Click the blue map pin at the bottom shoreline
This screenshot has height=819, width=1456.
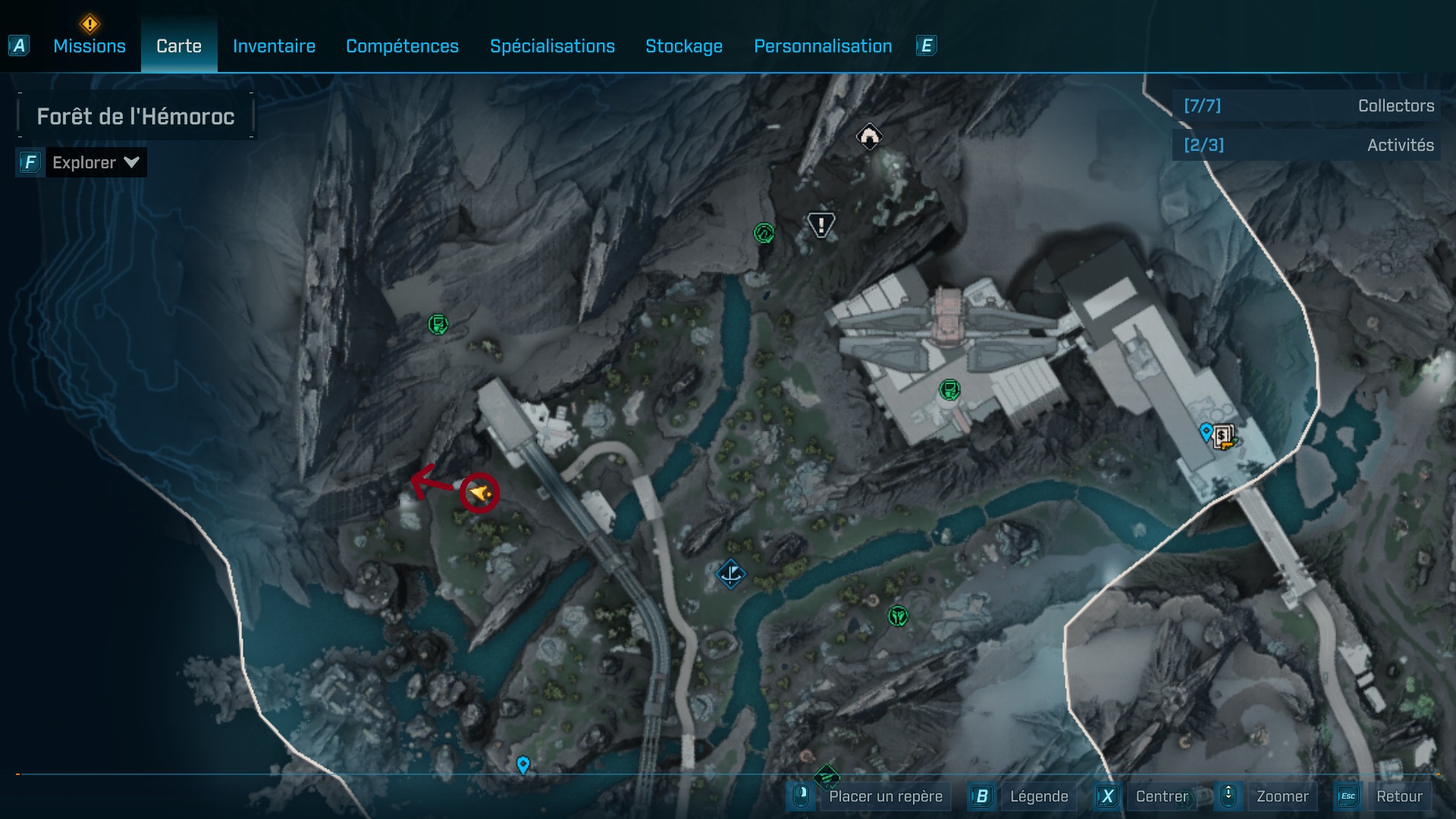(x=522, y=764)
